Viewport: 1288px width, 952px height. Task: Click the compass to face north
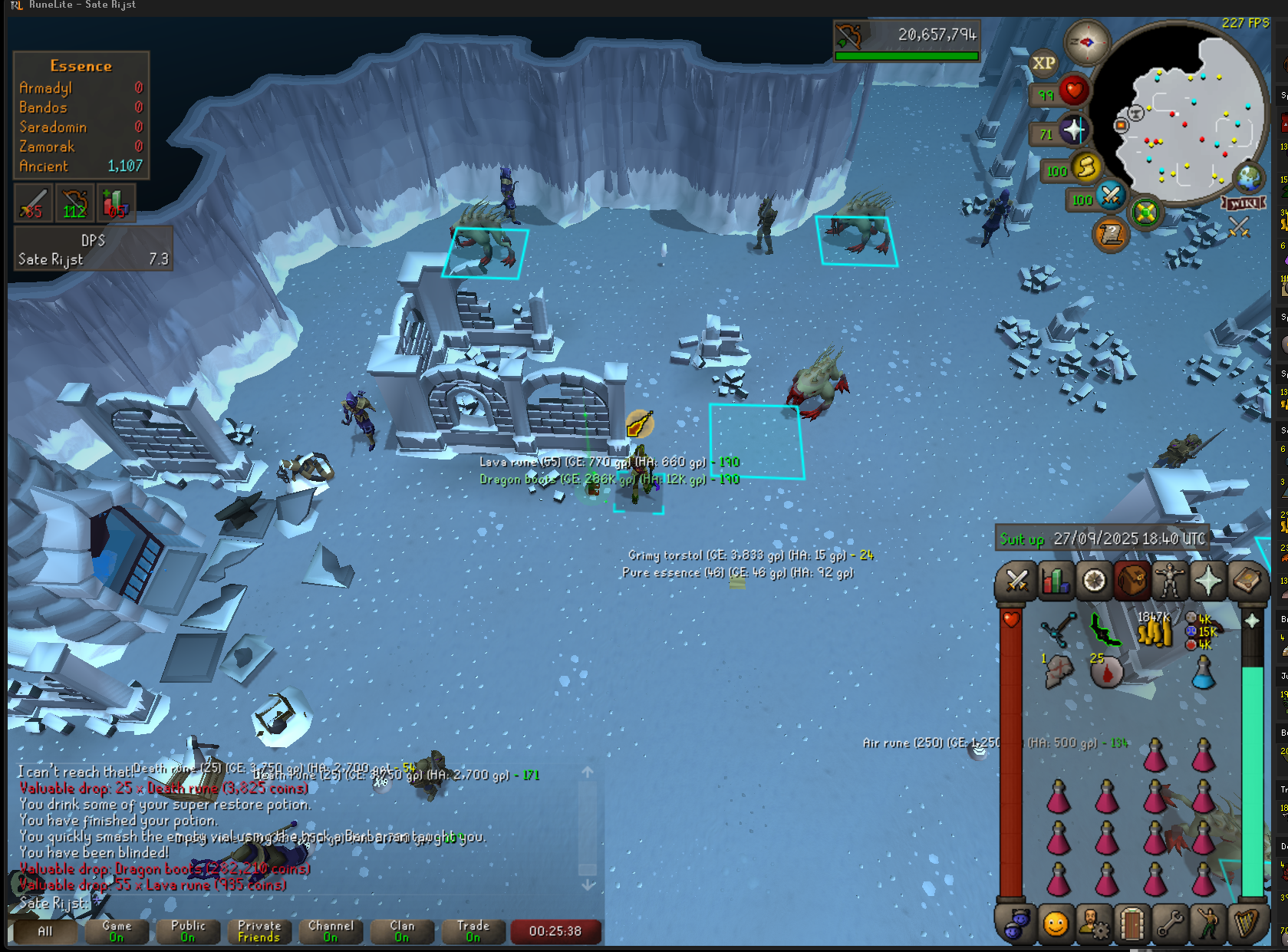point(1086,42)
